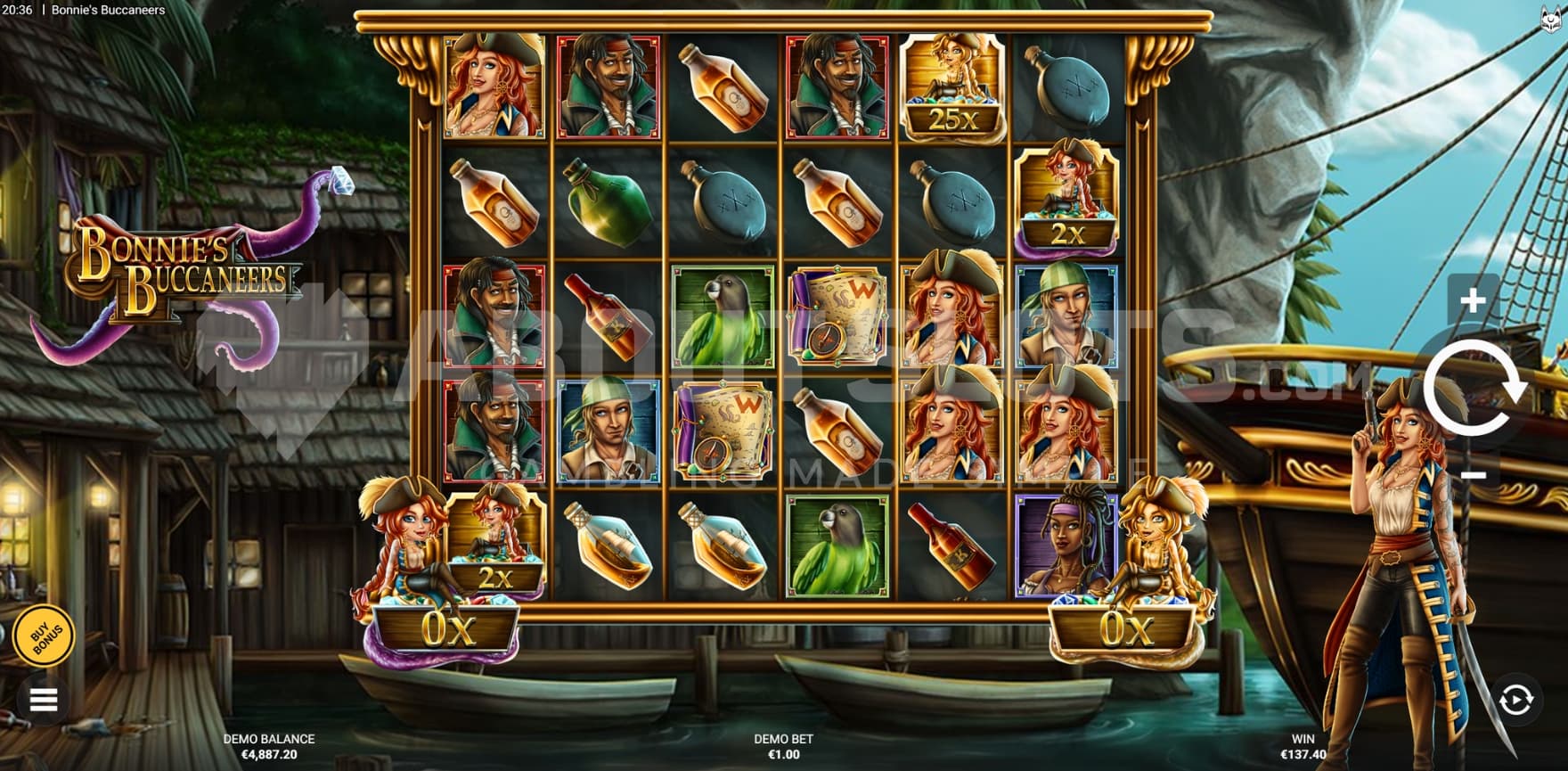This screenshot has width=1568, height=771.
Task: Decrease the bet with the minus button
Action: pos(1473,475)
